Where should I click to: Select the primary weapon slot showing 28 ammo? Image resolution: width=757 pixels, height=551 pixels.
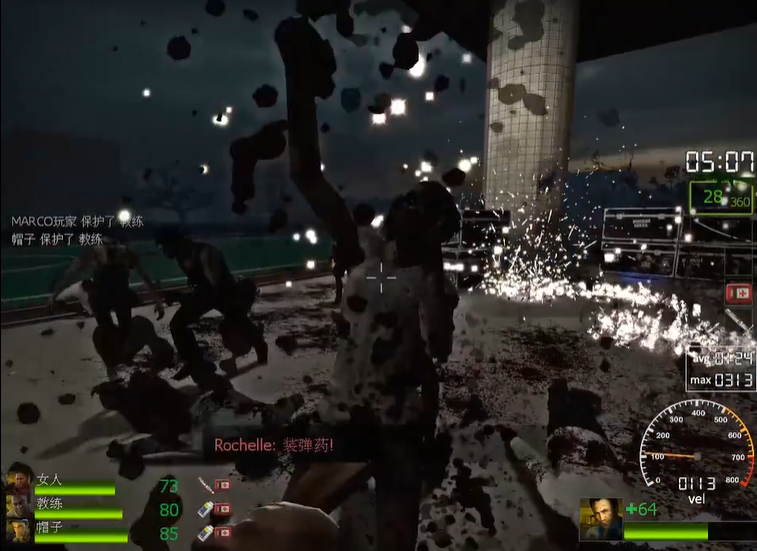click(721, 197)
